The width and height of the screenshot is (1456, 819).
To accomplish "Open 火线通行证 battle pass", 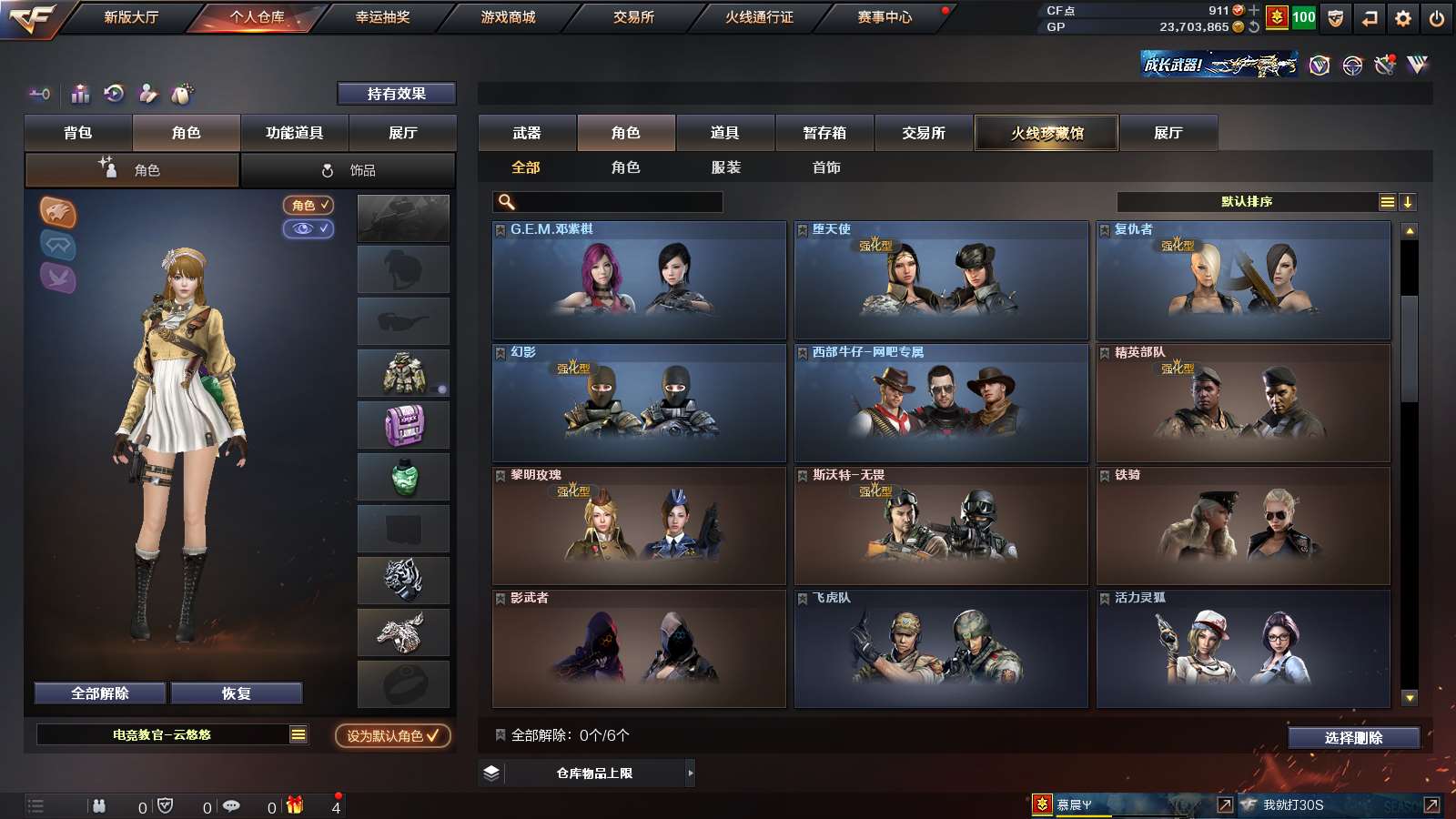I will [x=759, y=17].
